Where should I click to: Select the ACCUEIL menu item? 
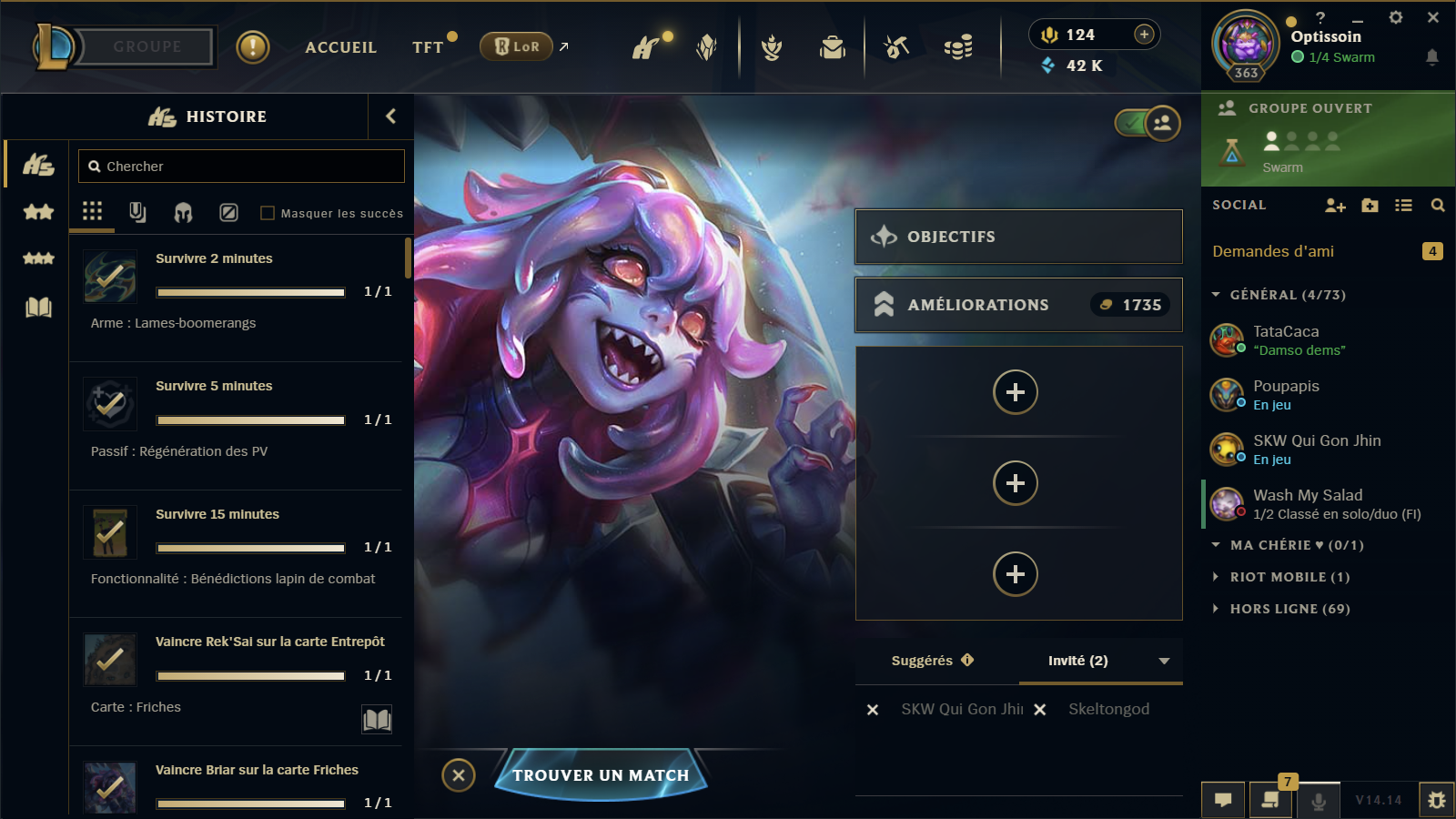(341, 46)
